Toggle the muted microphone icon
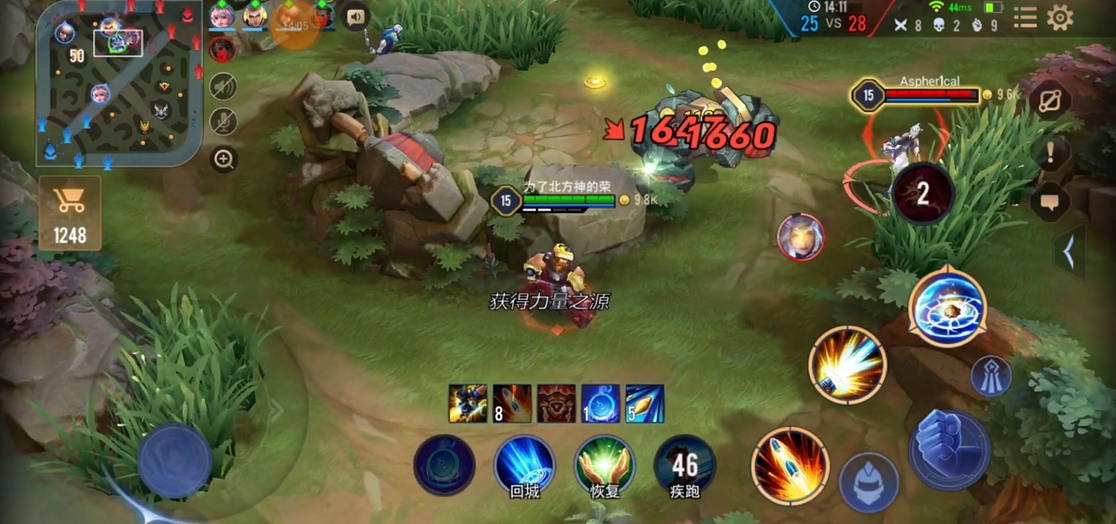 [223, 121]
